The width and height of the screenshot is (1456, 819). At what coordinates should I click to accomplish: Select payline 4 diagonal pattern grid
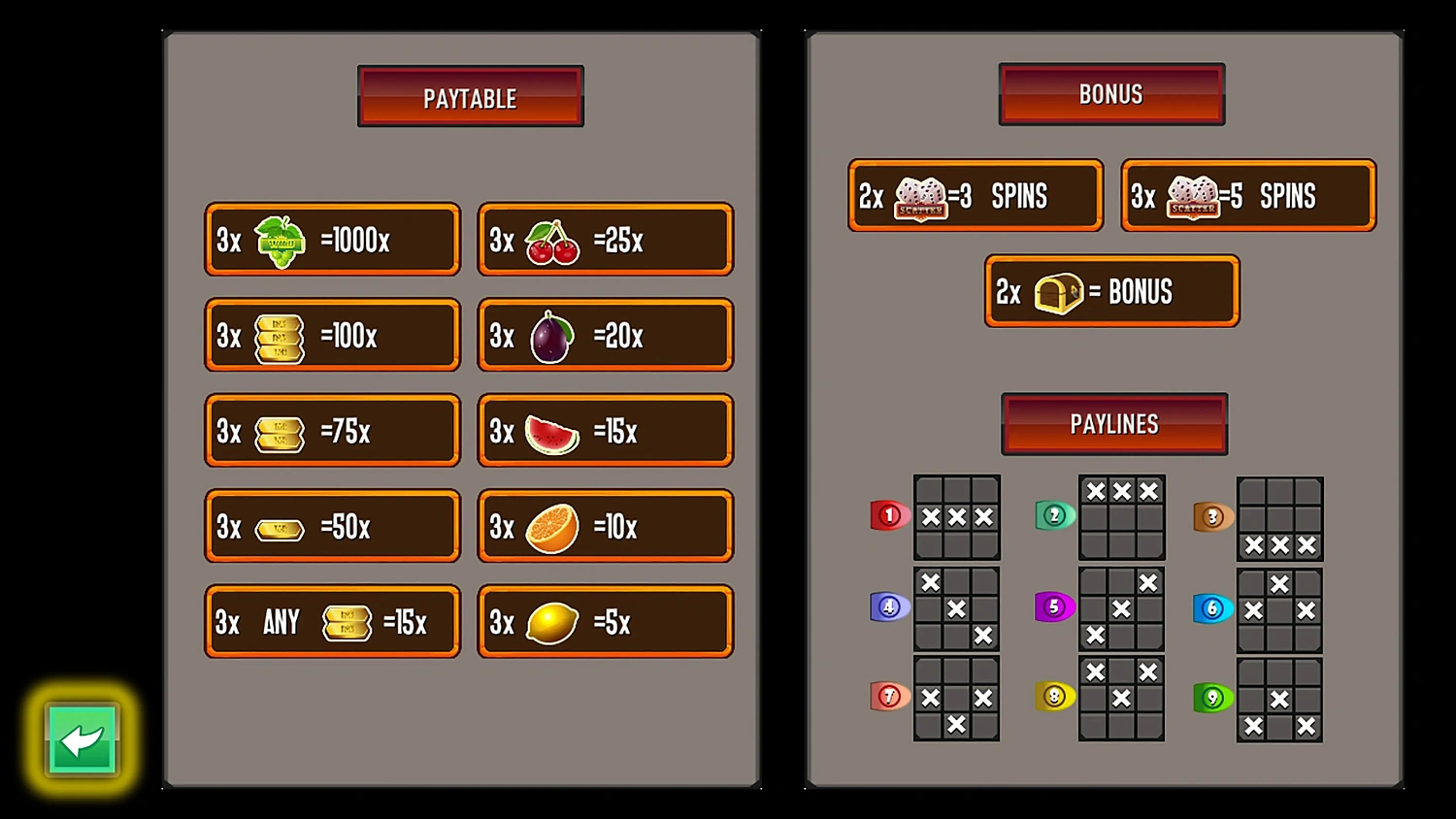pyautogui.click(x=956, y=609)
